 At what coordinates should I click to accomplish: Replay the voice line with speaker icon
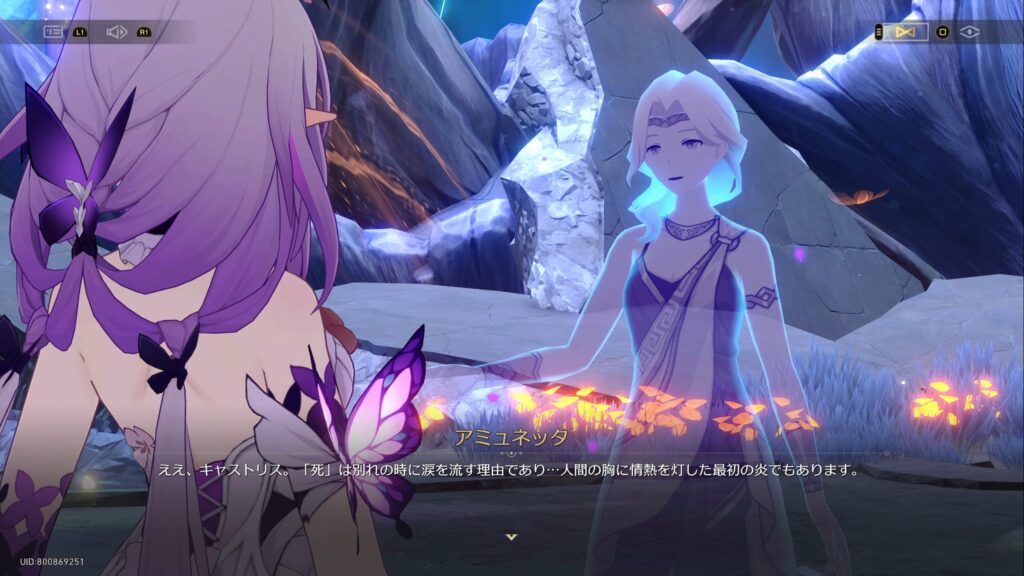coord(116,32)
